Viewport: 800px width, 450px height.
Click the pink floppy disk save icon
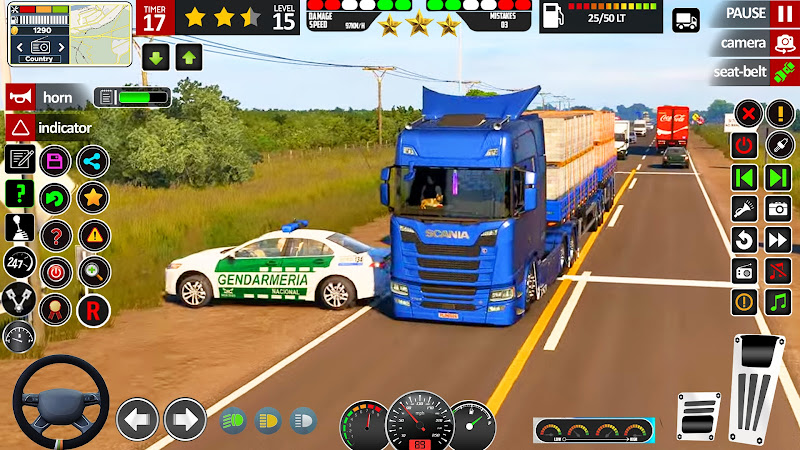click(56, 160)
